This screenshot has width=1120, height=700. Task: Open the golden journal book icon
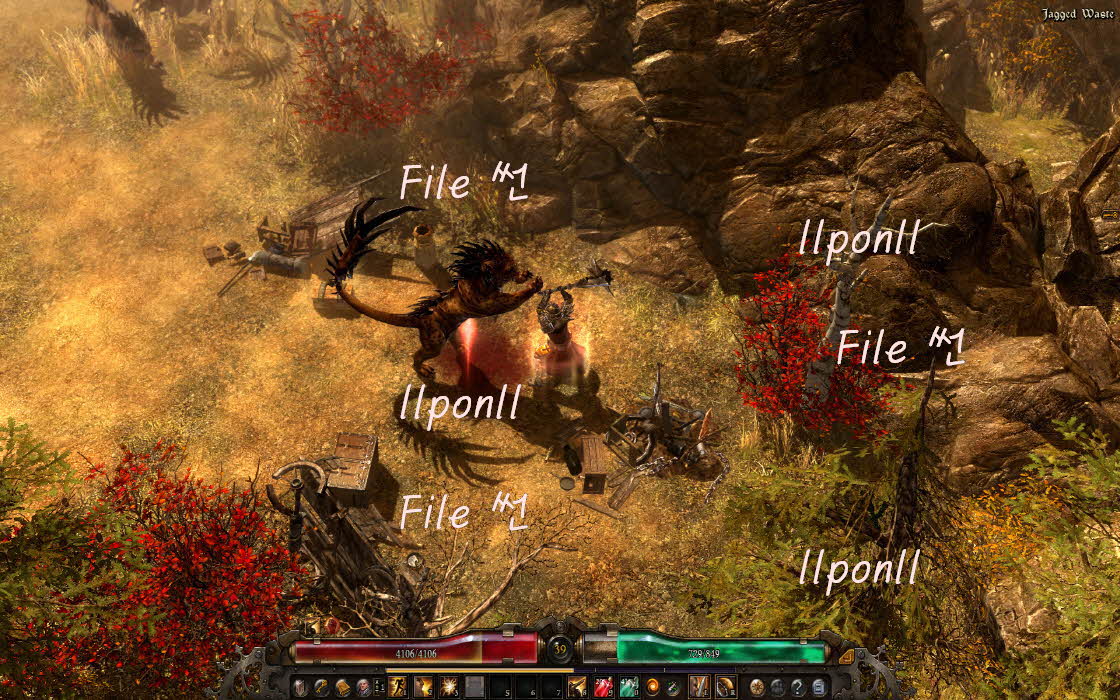(341, 687)
